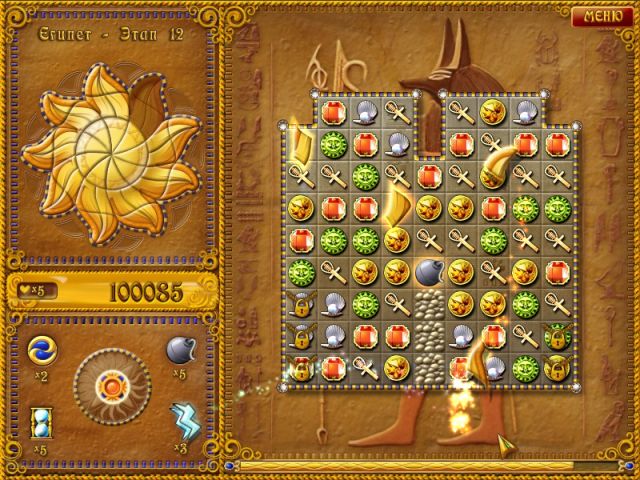Click the round sun amulet between the power-ups
The image size is (640, 480).
point(110,384)
